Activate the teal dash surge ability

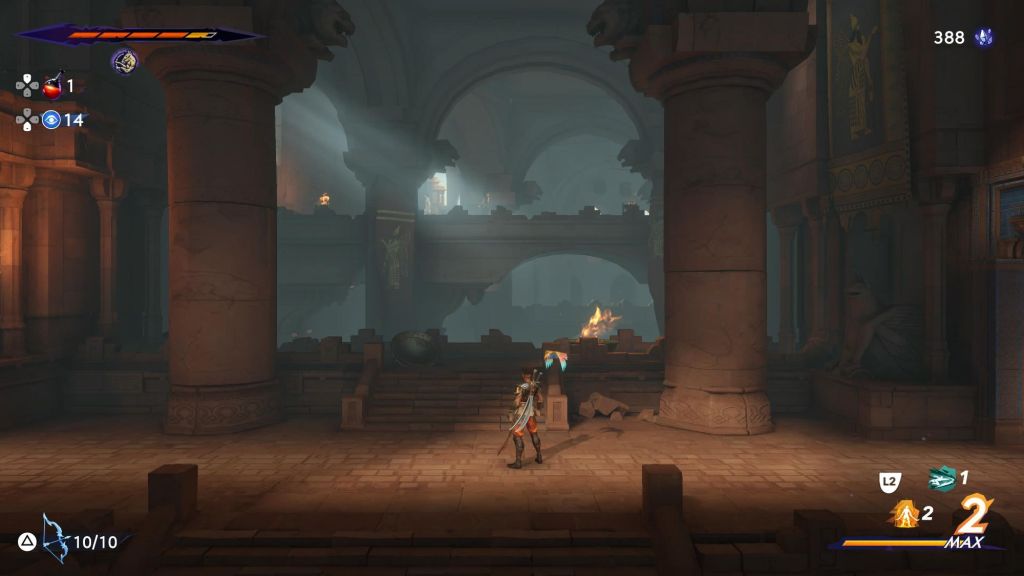941,479
